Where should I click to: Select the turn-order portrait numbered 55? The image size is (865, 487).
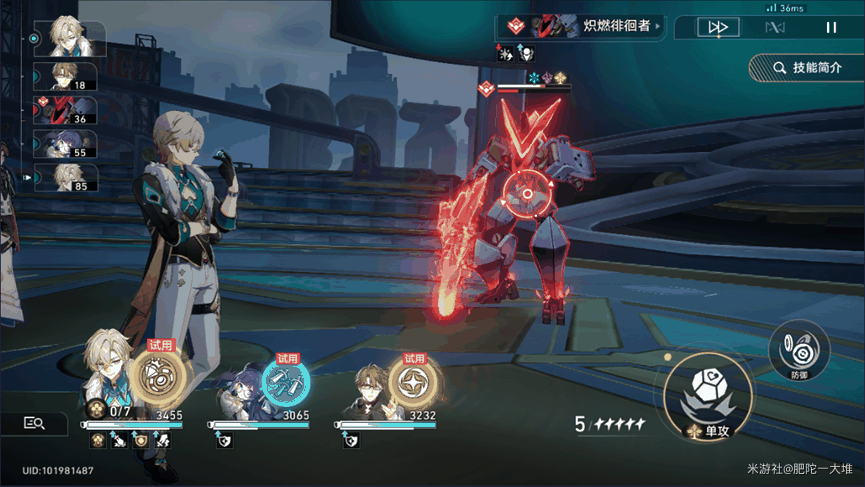[x=66, y=144]
